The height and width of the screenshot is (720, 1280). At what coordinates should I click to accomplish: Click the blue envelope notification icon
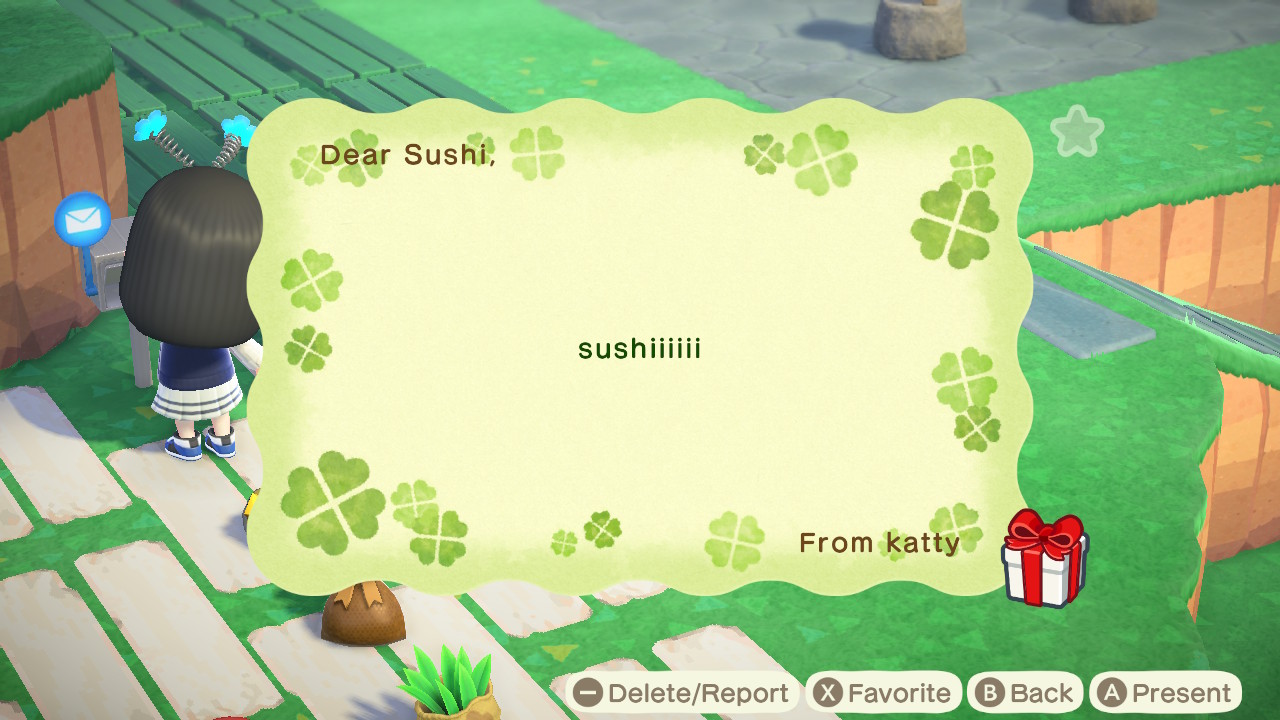(x=82, y=221)
